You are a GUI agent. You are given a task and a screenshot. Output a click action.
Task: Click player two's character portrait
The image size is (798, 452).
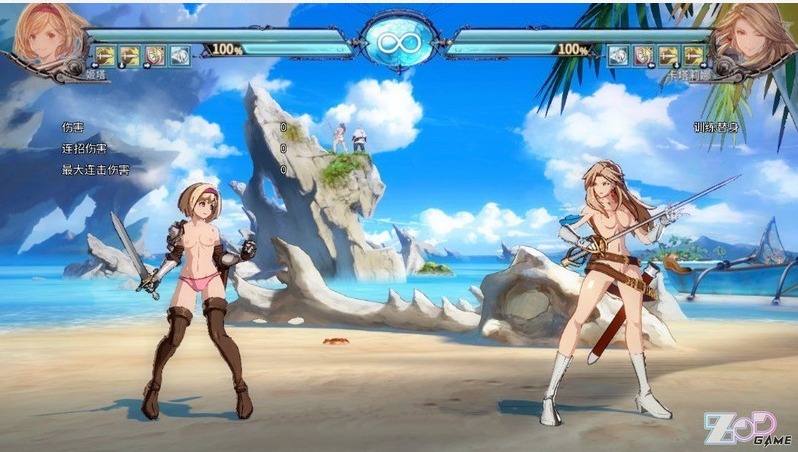[748, 38]
